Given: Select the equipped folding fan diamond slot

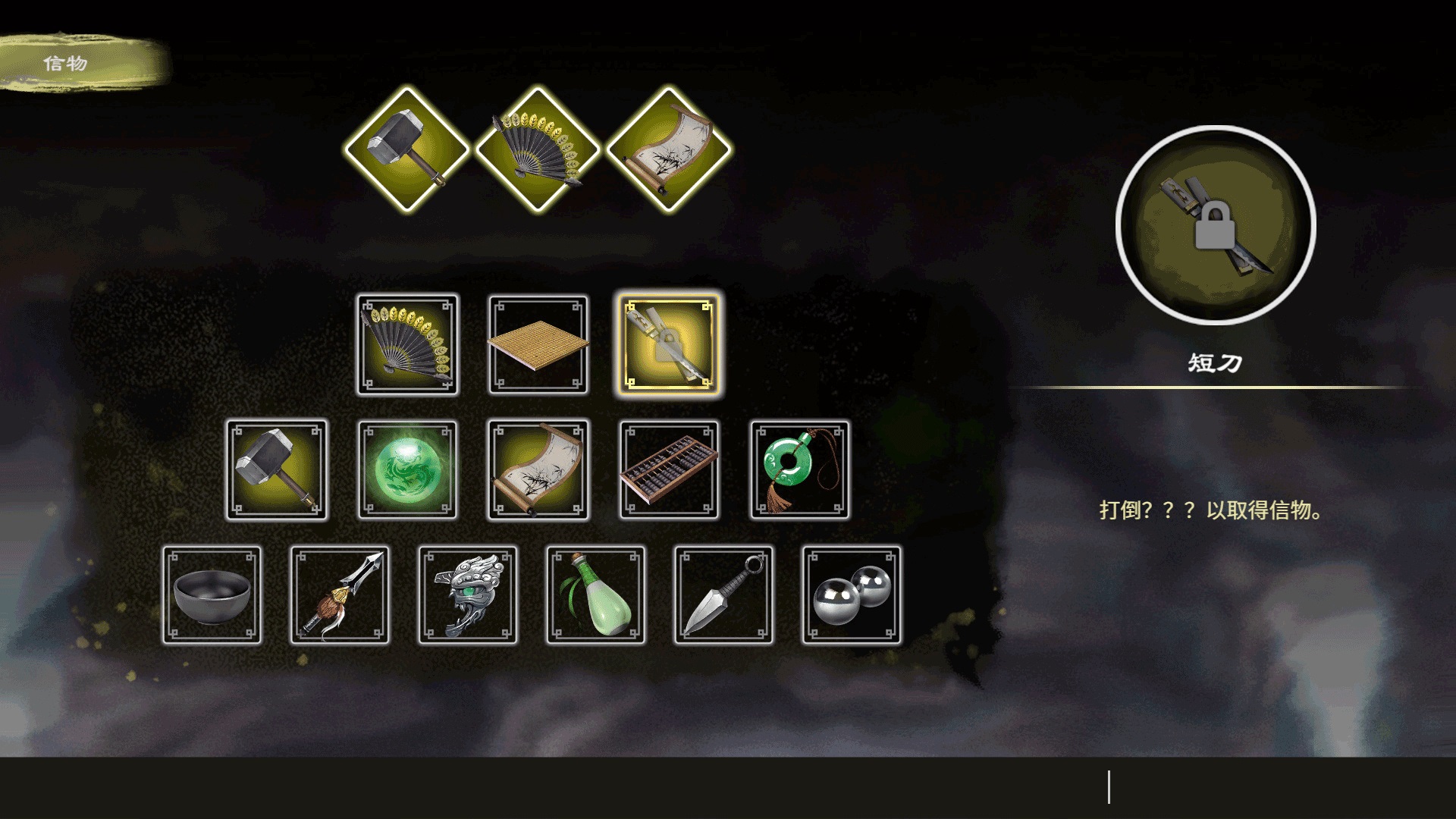Looking at the screenshot, I should click(x=538, y=149).
